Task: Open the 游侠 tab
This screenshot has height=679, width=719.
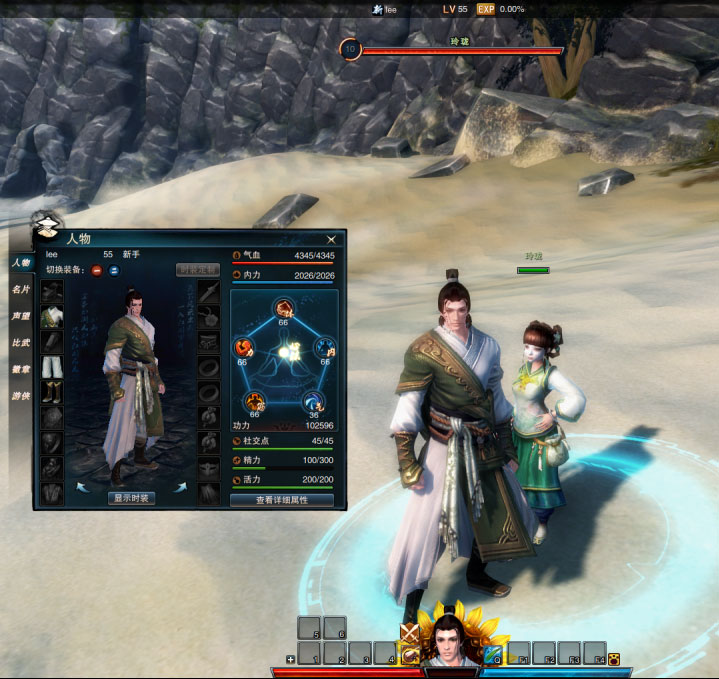Action: click(x=20, y=393)
